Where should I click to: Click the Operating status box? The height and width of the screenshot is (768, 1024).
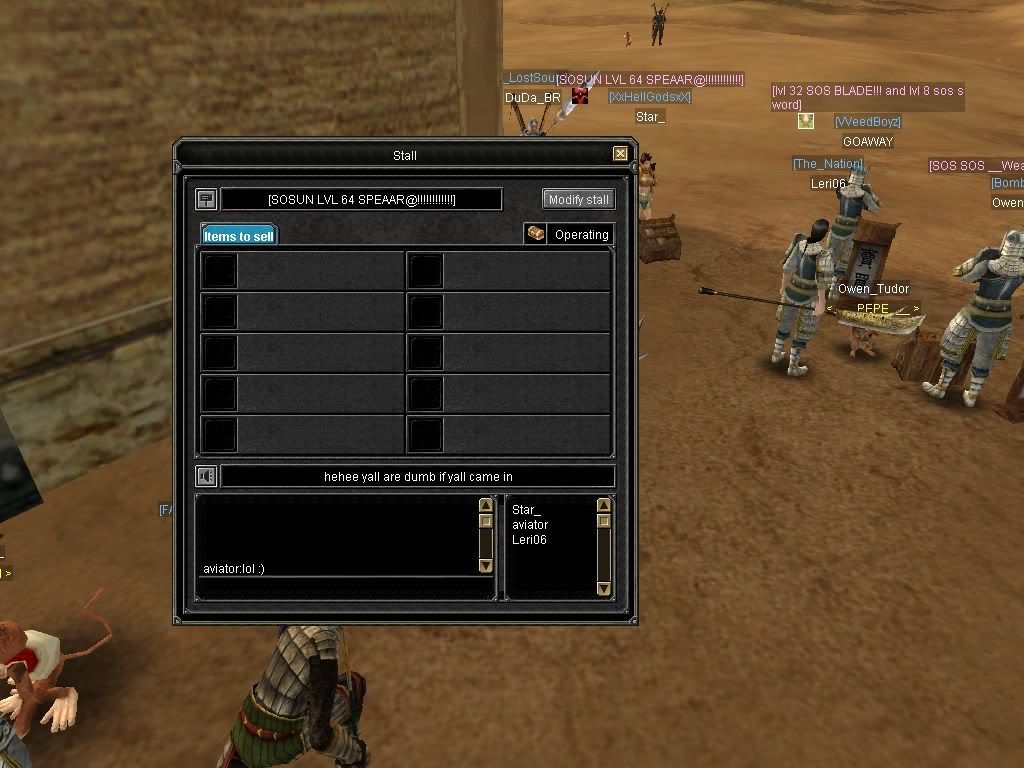581,235
